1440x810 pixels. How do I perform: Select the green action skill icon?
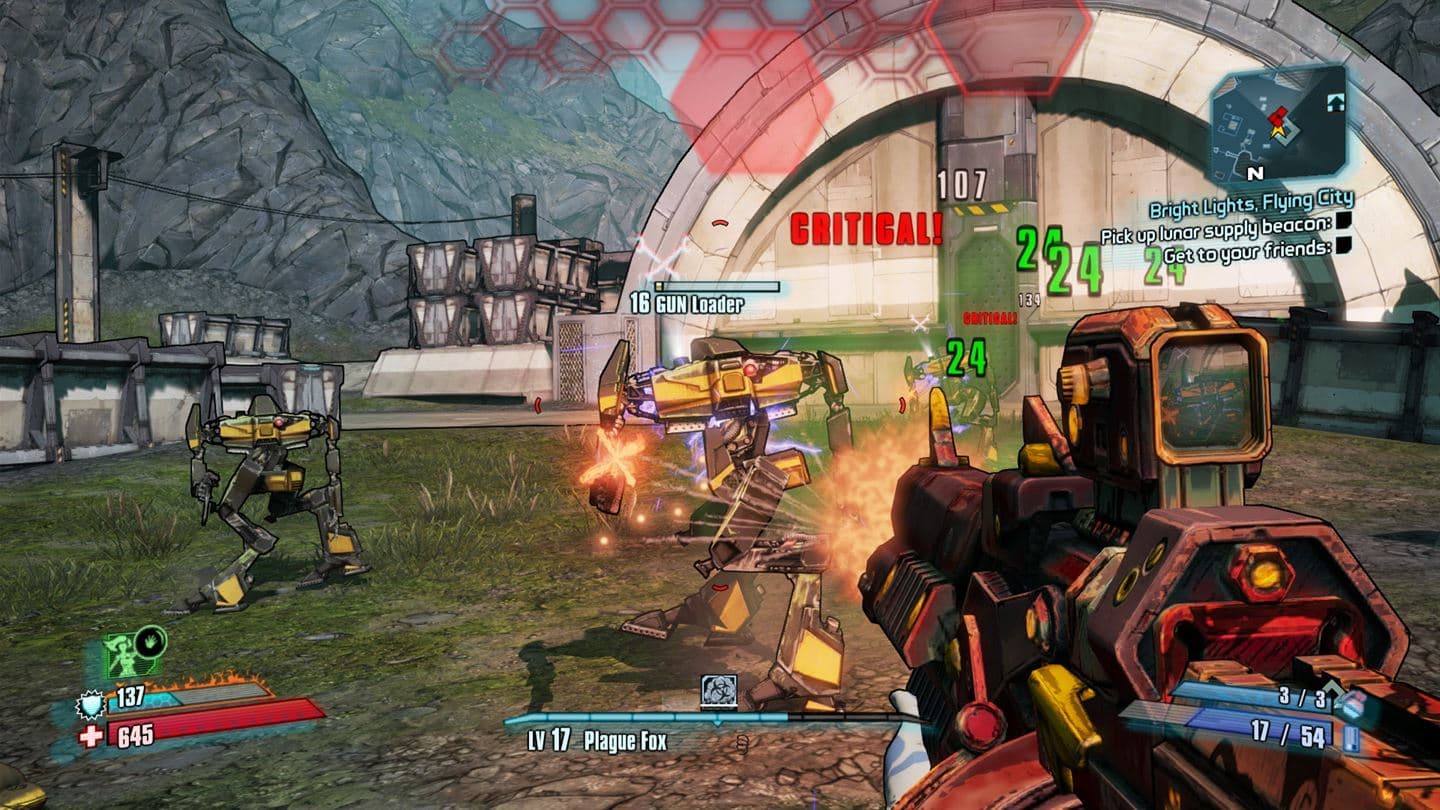click(125, 654)
